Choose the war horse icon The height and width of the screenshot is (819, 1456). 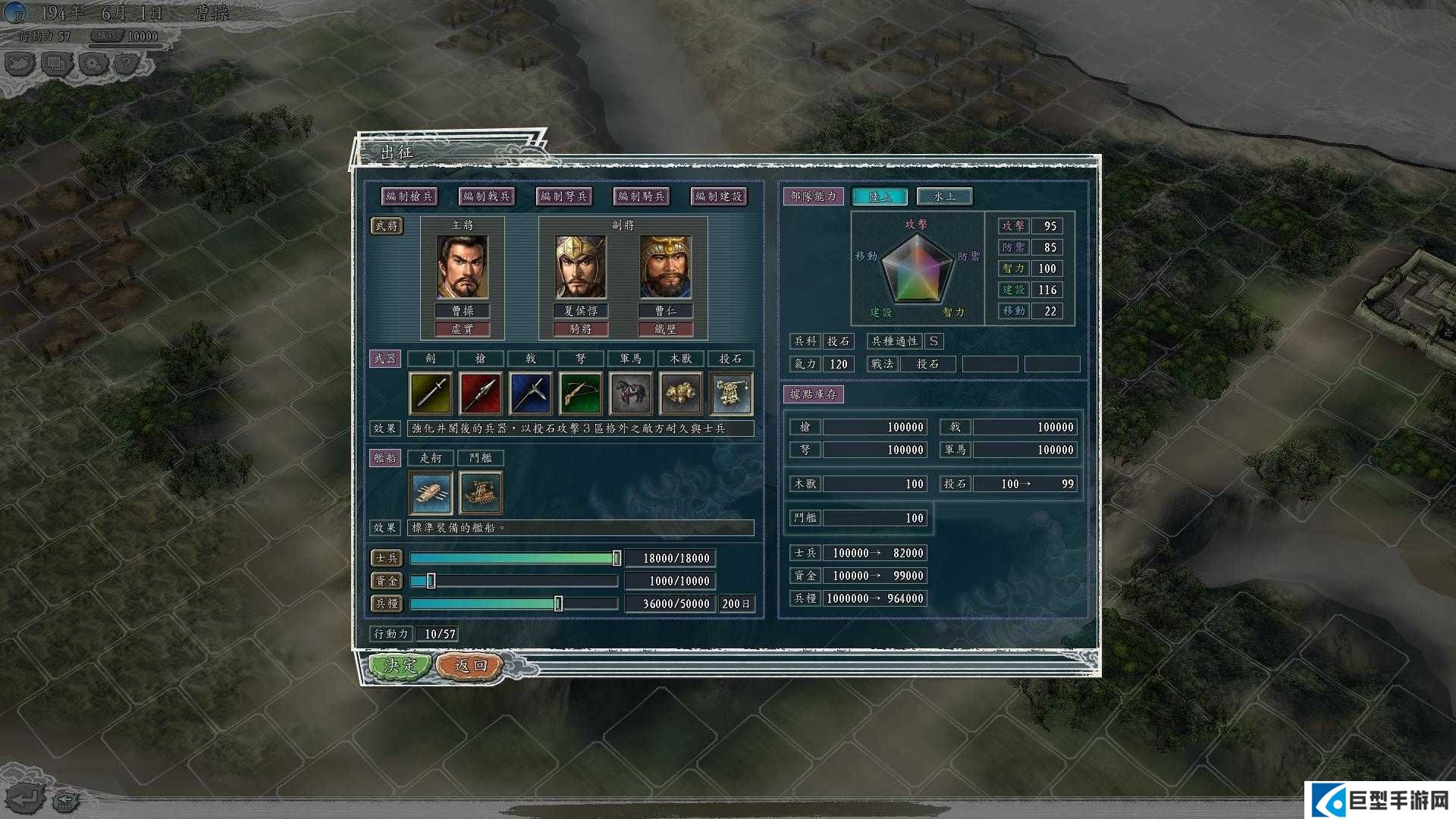coord(630,394)
